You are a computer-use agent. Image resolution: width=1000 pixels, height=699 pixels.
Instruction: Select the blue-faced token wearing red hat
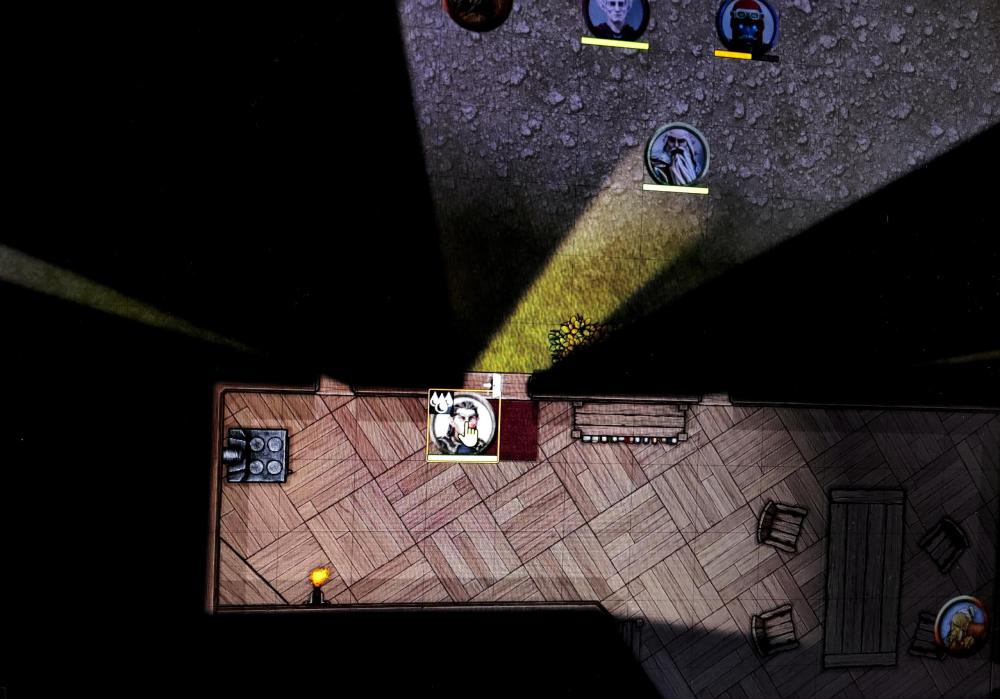747,24
